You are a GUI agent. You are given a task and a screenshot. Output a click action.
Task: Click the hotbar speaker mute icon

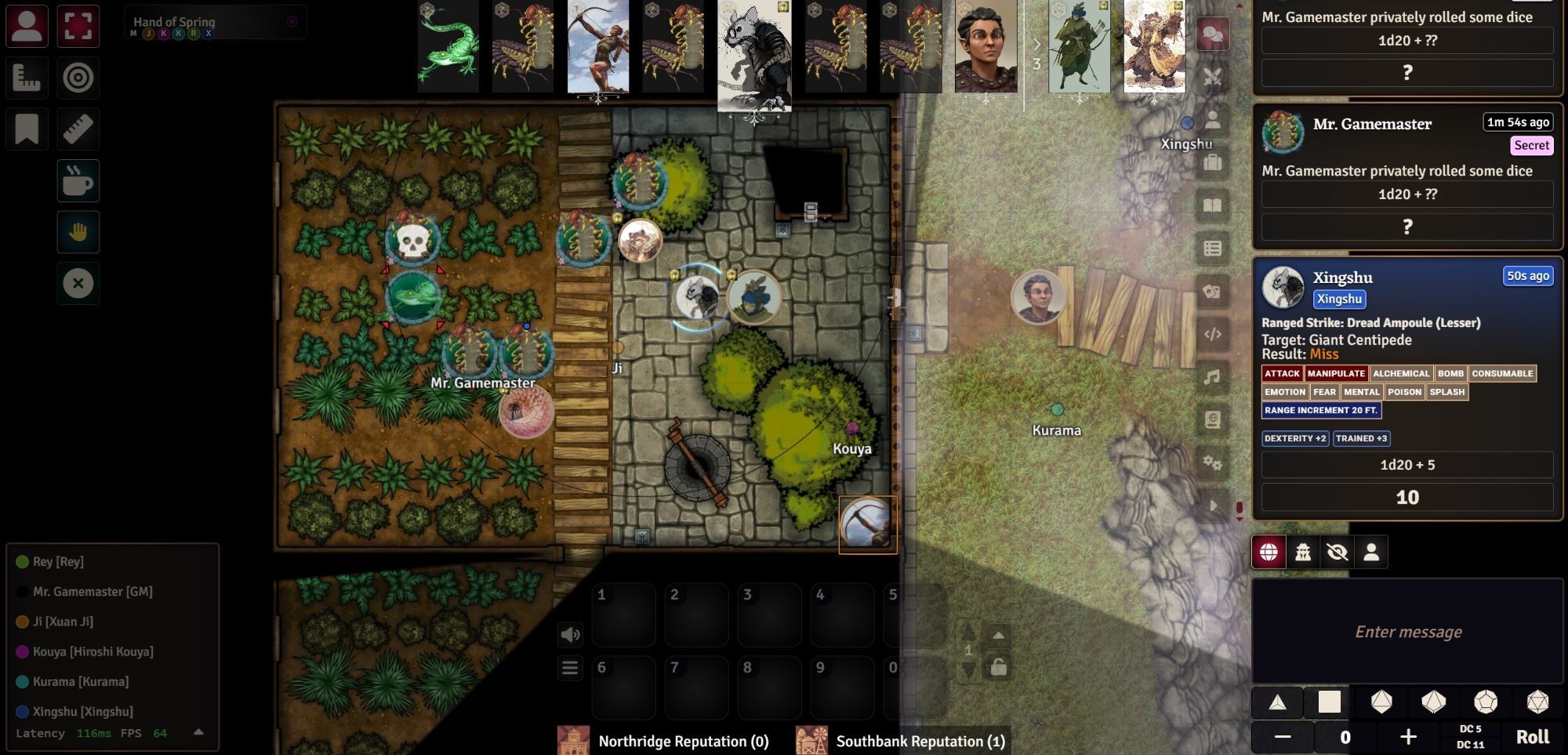point(570,634)
